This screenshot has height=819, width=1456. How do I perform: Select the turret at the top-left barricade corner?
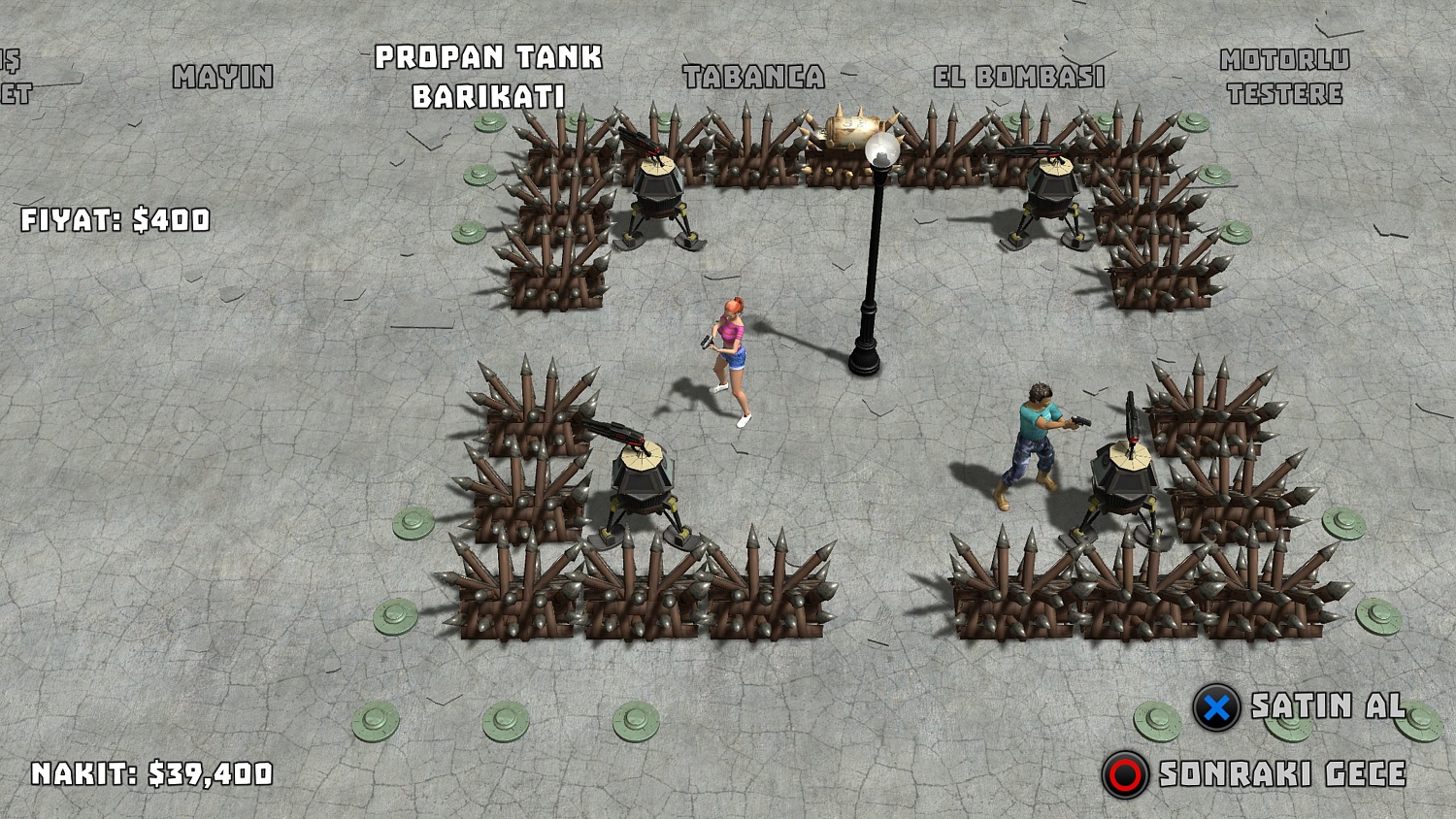[658, 184]
